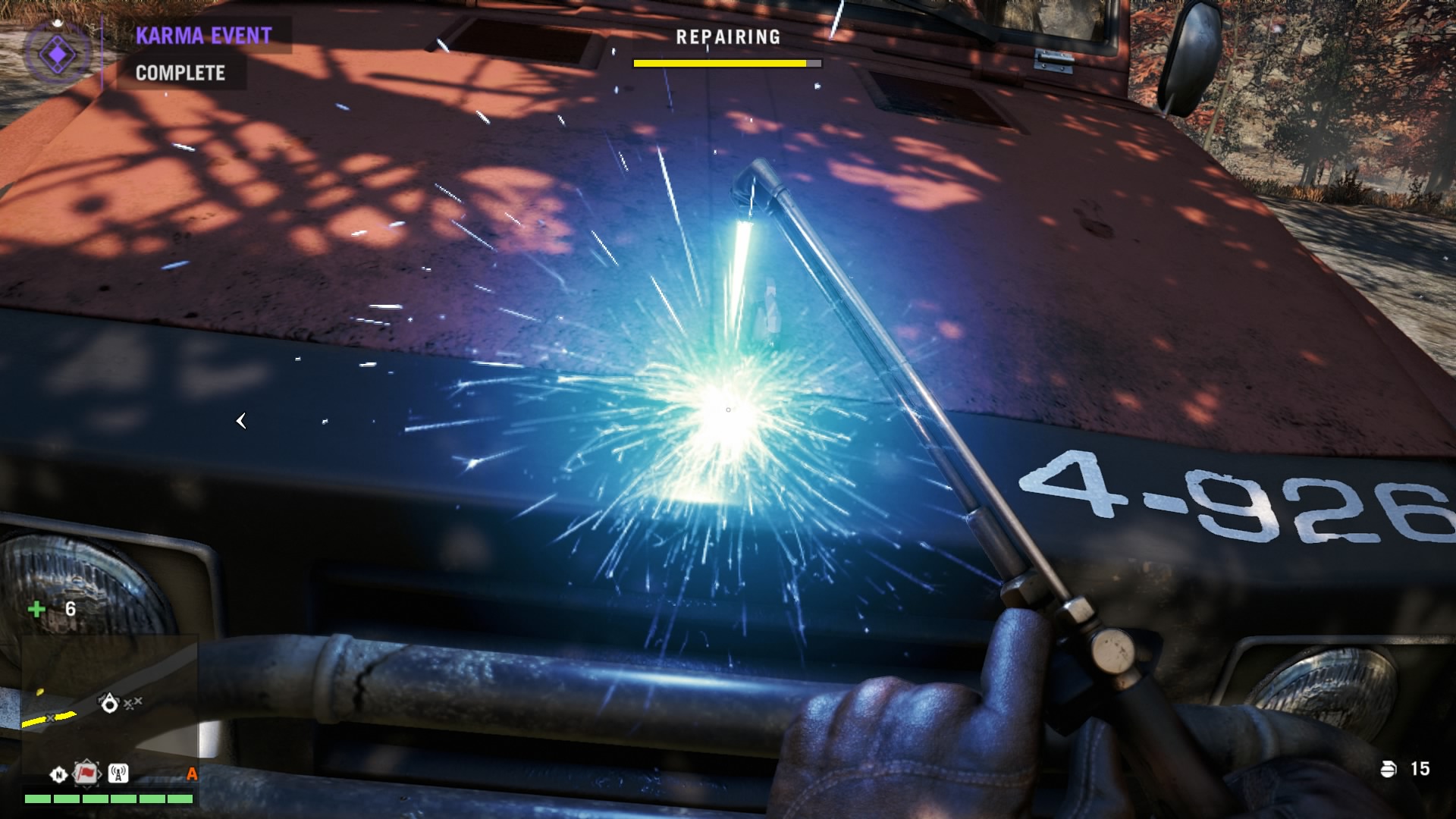The height and width of the screenshot is (819, 1456).
Task: Click the north compass marker
Action: tap(58, 774)
